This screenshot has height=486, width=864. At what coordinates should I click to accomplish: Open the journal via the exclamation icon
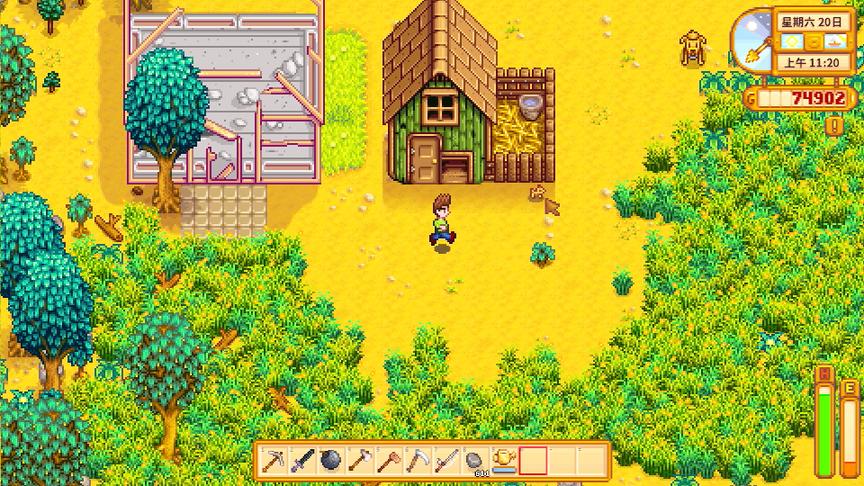click(835, 126)
